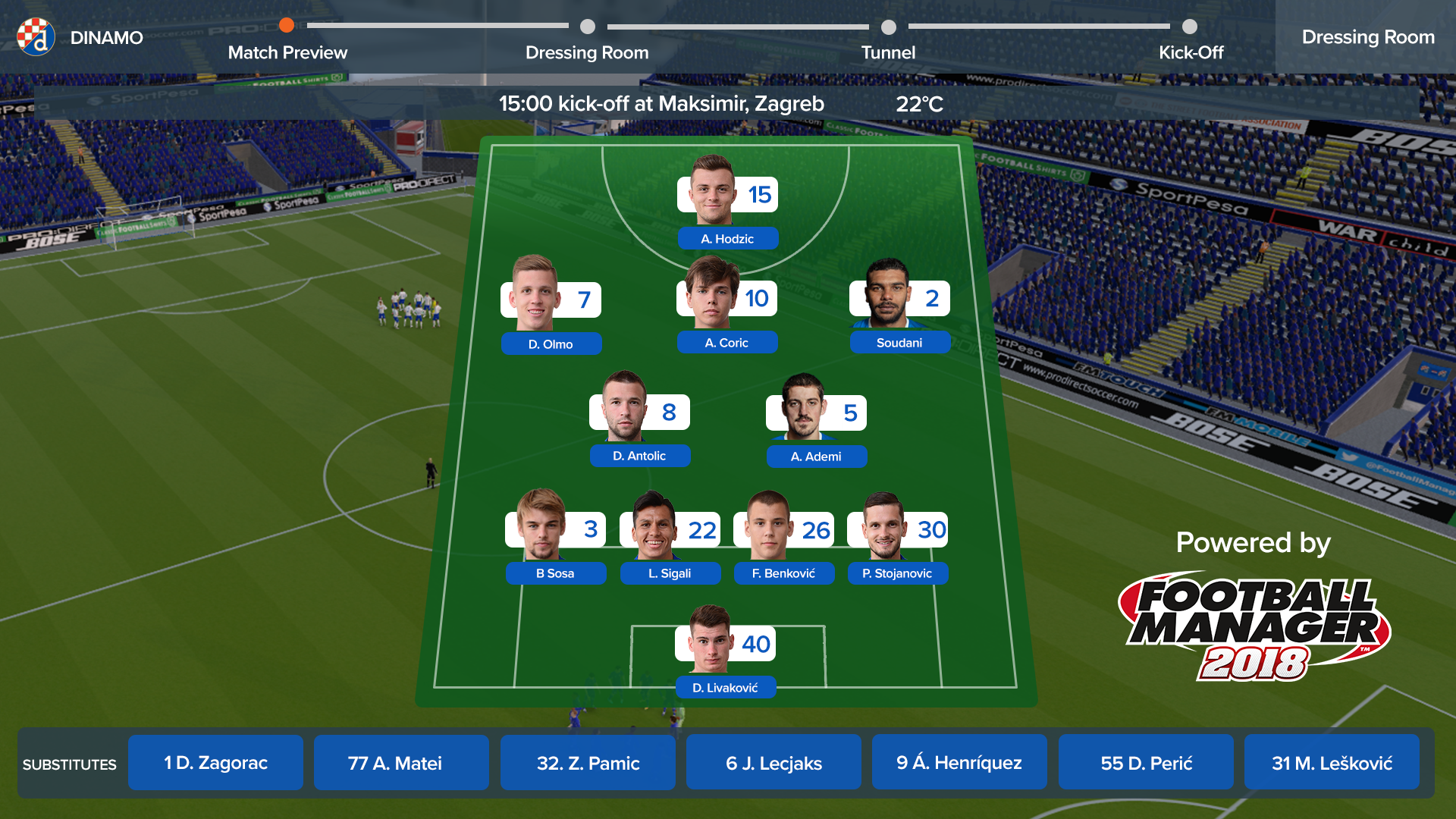This screenshot has height=819, width=1456.
Task: Select left back B Sosa
Action: (x=555, y=538)
